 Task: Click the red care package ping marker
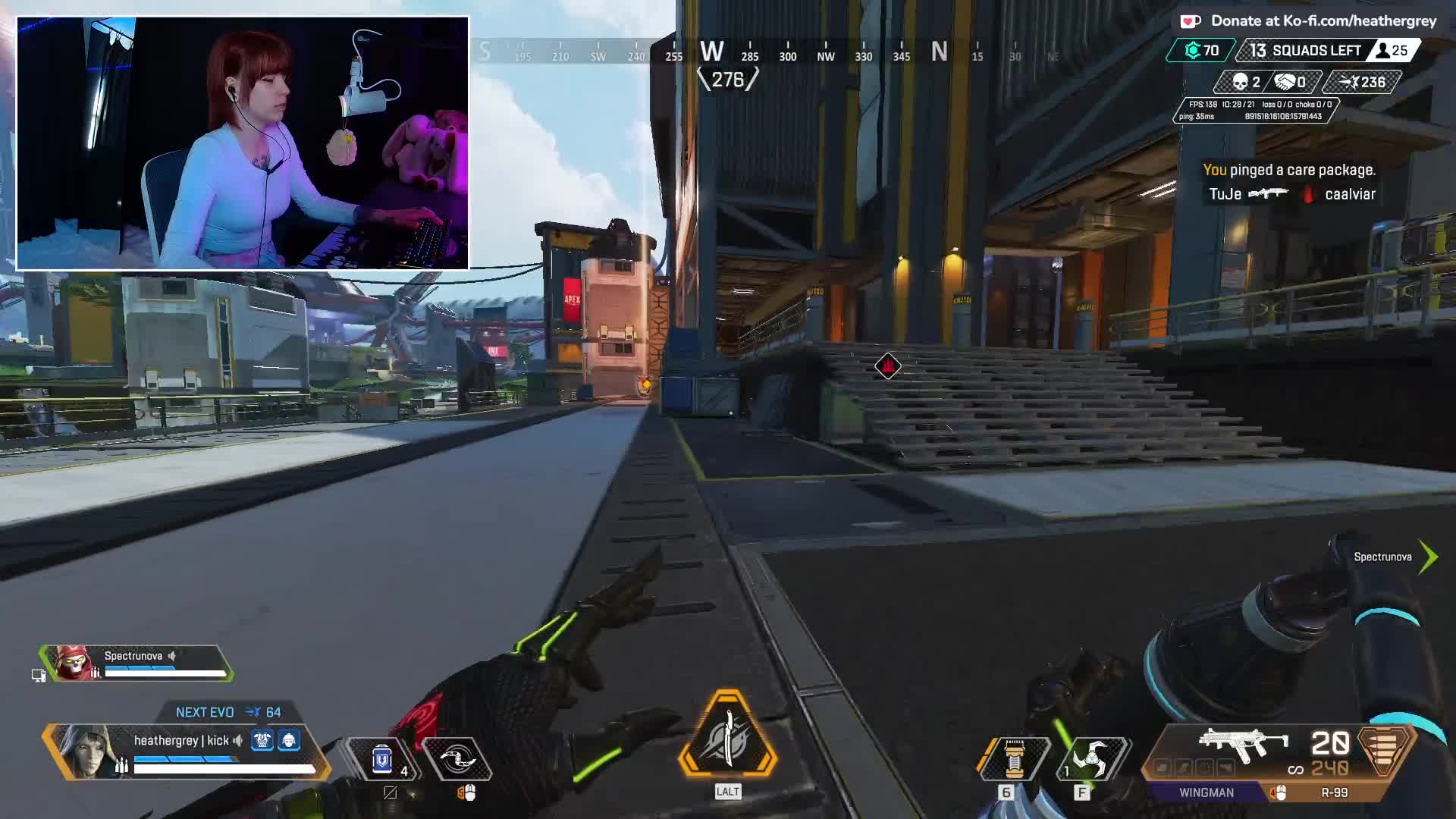887,367
